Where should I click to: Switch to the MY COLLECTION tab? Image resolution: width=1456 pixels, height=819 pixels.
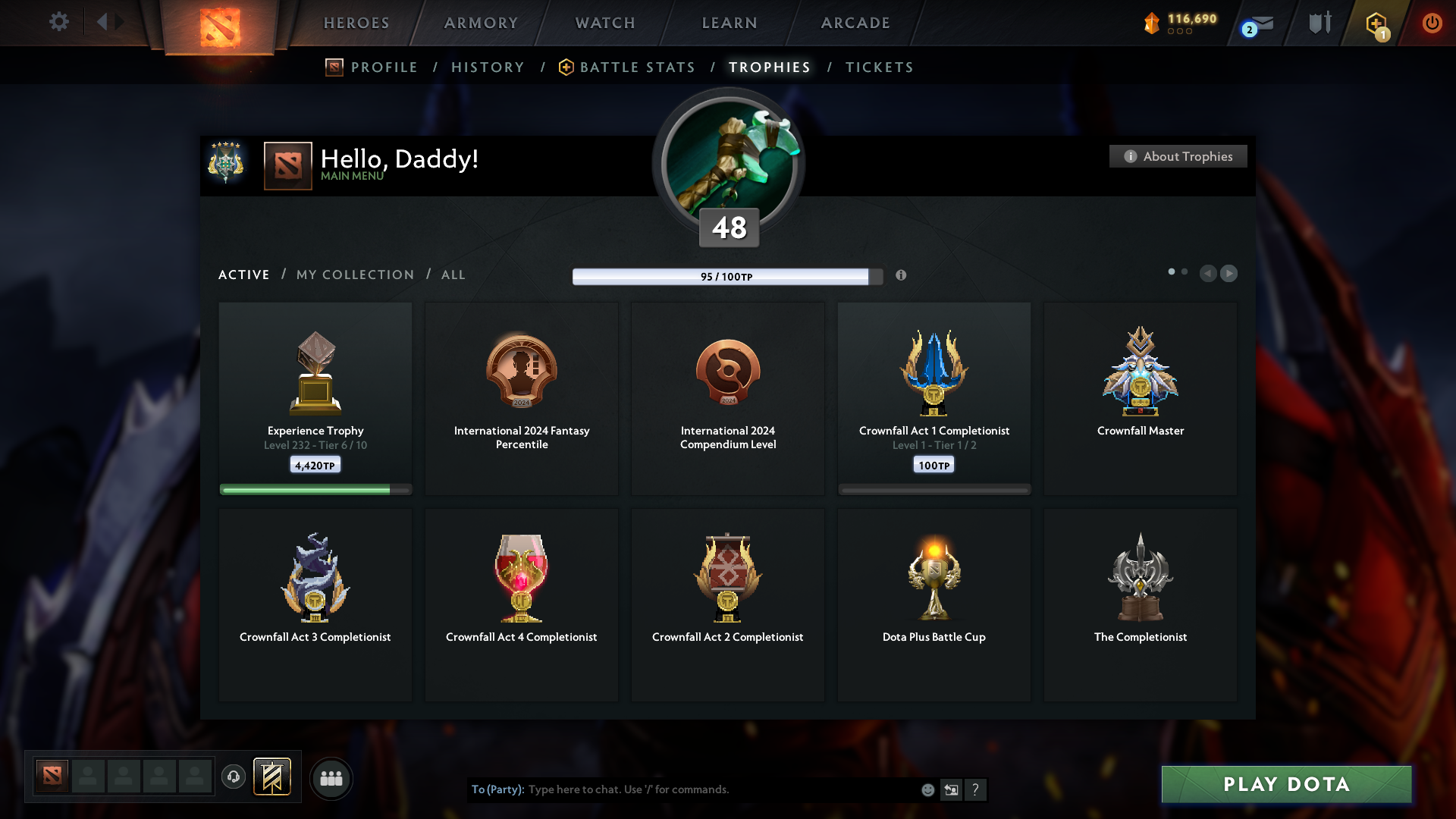(354, 275)
